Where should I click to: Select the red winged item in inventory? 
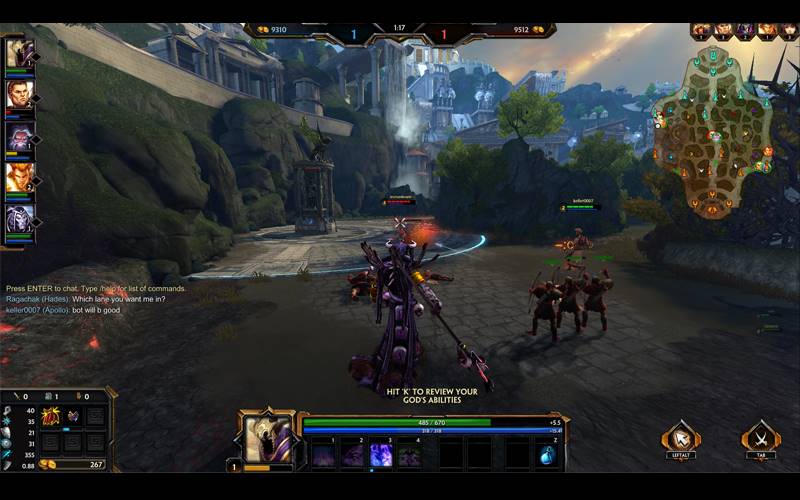50,416
